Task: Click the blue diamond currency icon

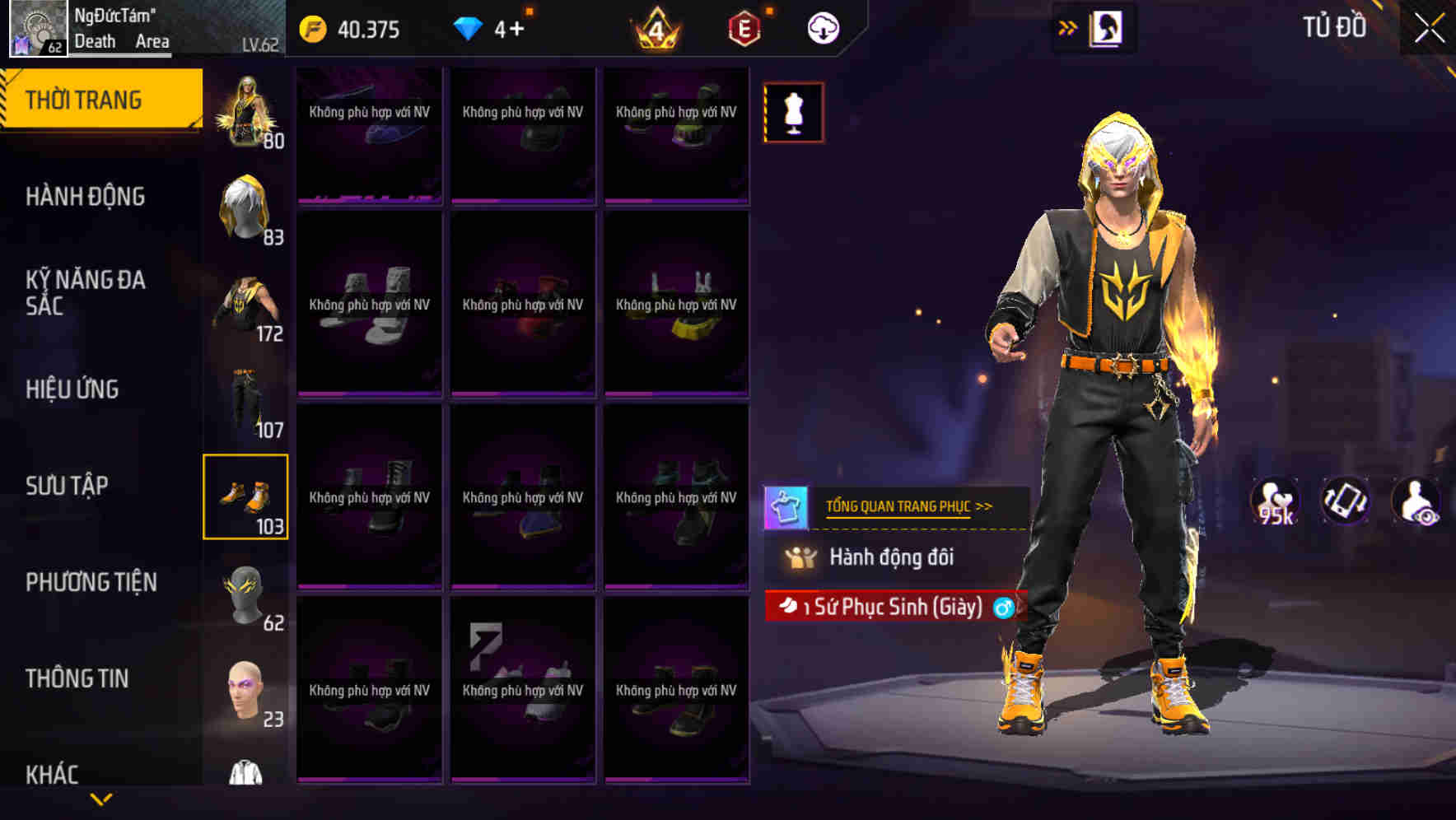Action: 468,27
